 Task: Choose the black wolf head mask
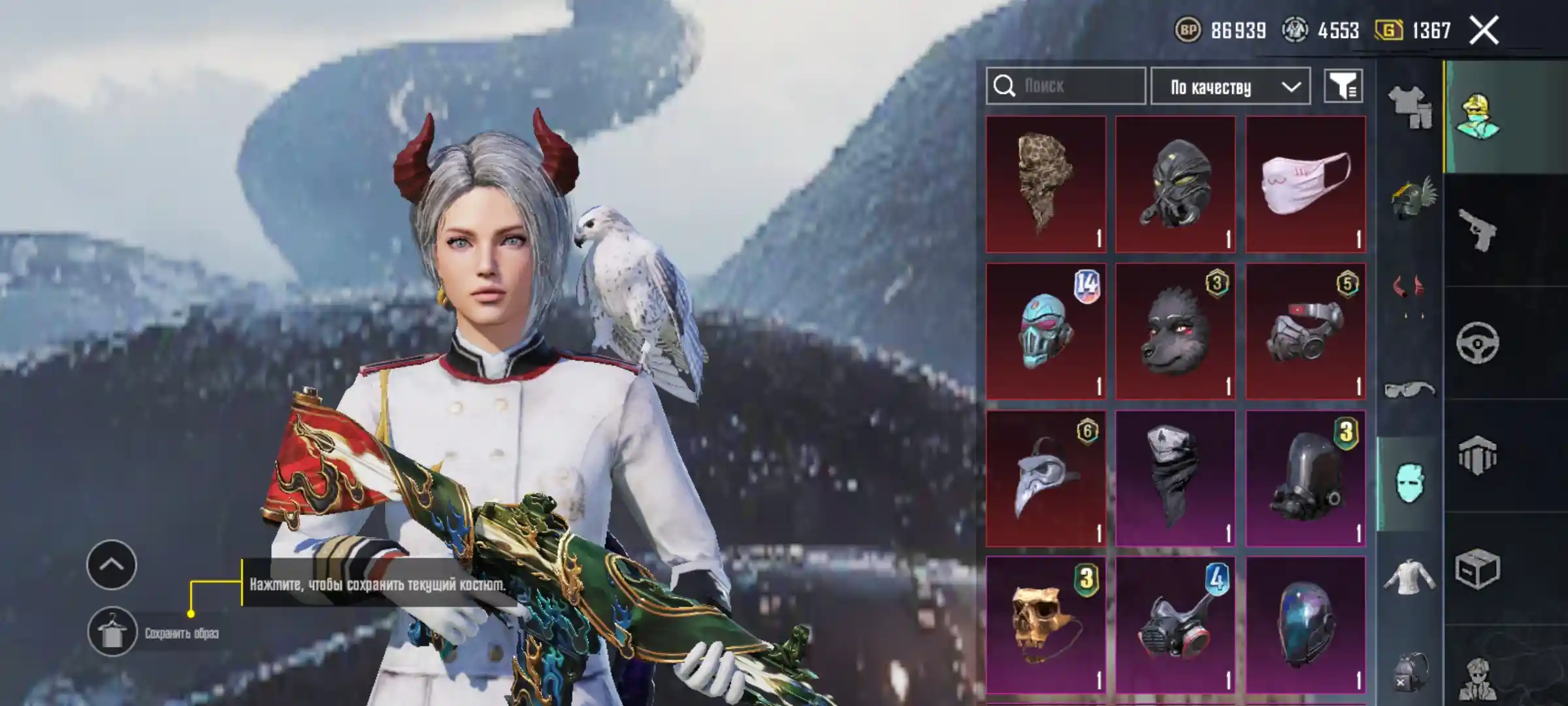[1175, 331]
